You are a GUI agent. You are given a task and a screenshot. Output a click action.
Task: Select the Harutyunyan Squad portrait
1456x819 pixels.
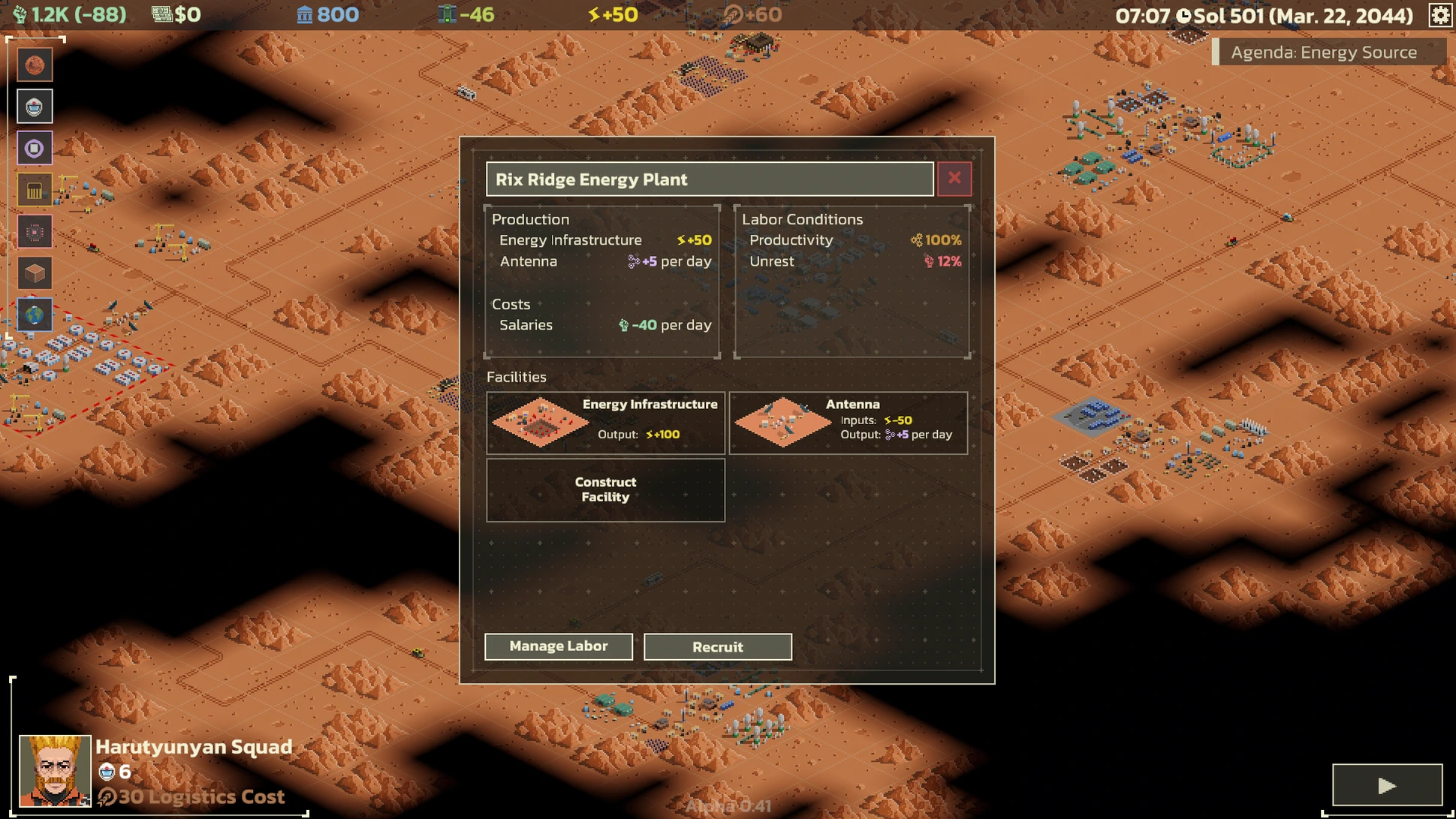coord(55,770)
